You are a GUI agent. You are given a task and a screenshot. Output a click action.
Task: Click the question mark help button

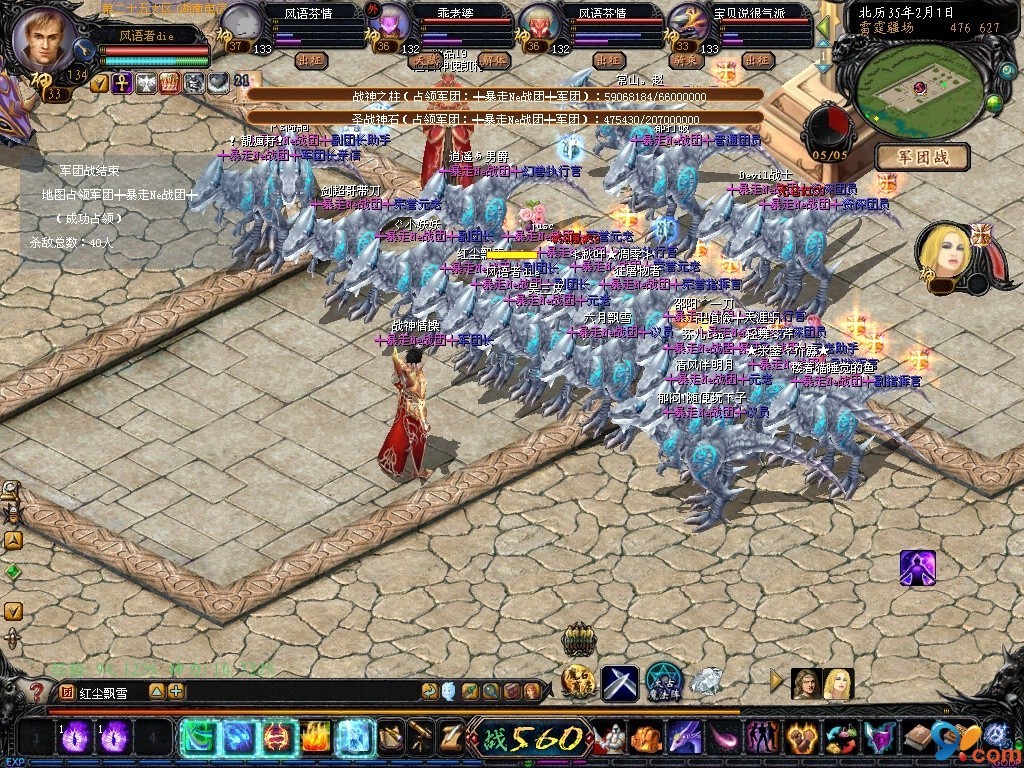tap(37, 691)
